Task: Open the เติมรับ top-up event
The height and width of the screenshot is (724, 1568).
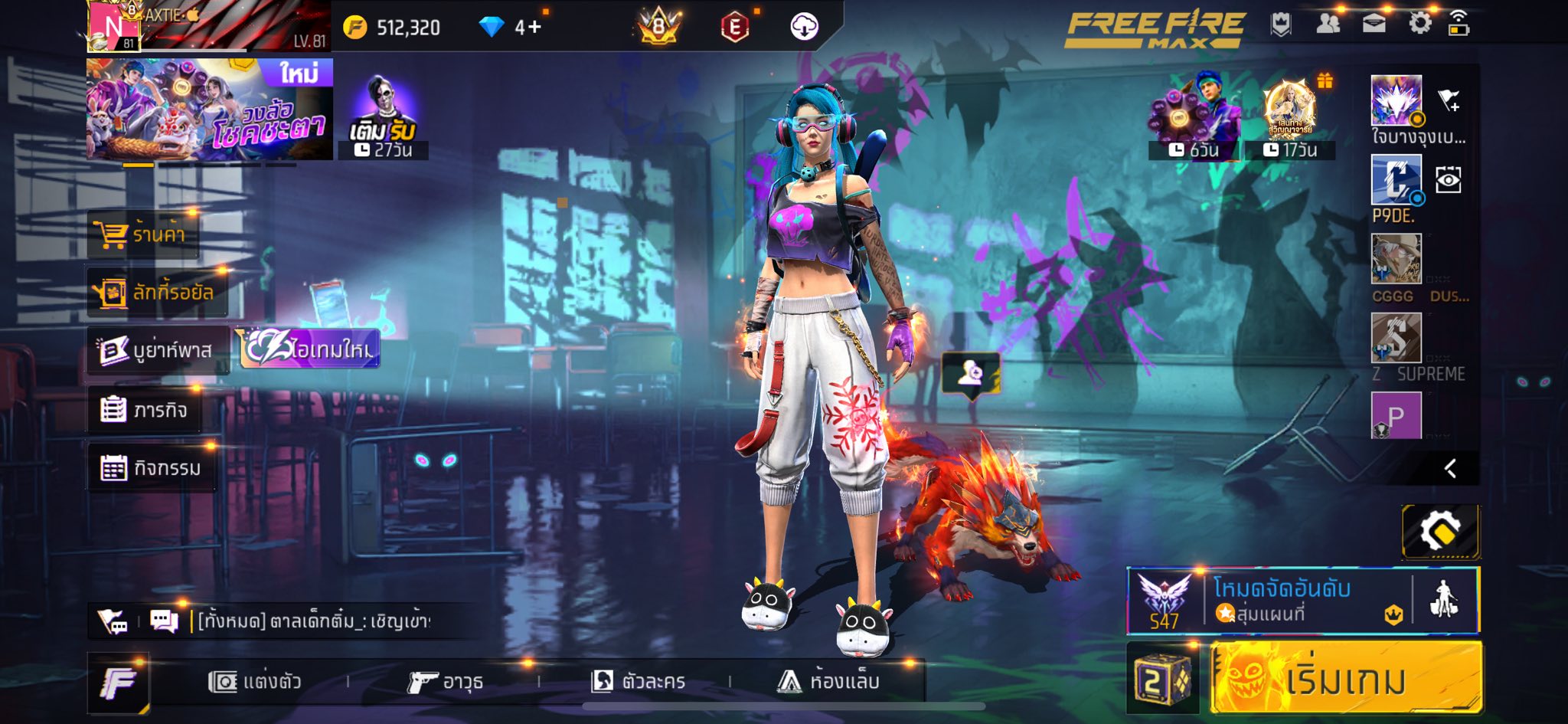Action: pyautogui.click(x=383, y=116)
